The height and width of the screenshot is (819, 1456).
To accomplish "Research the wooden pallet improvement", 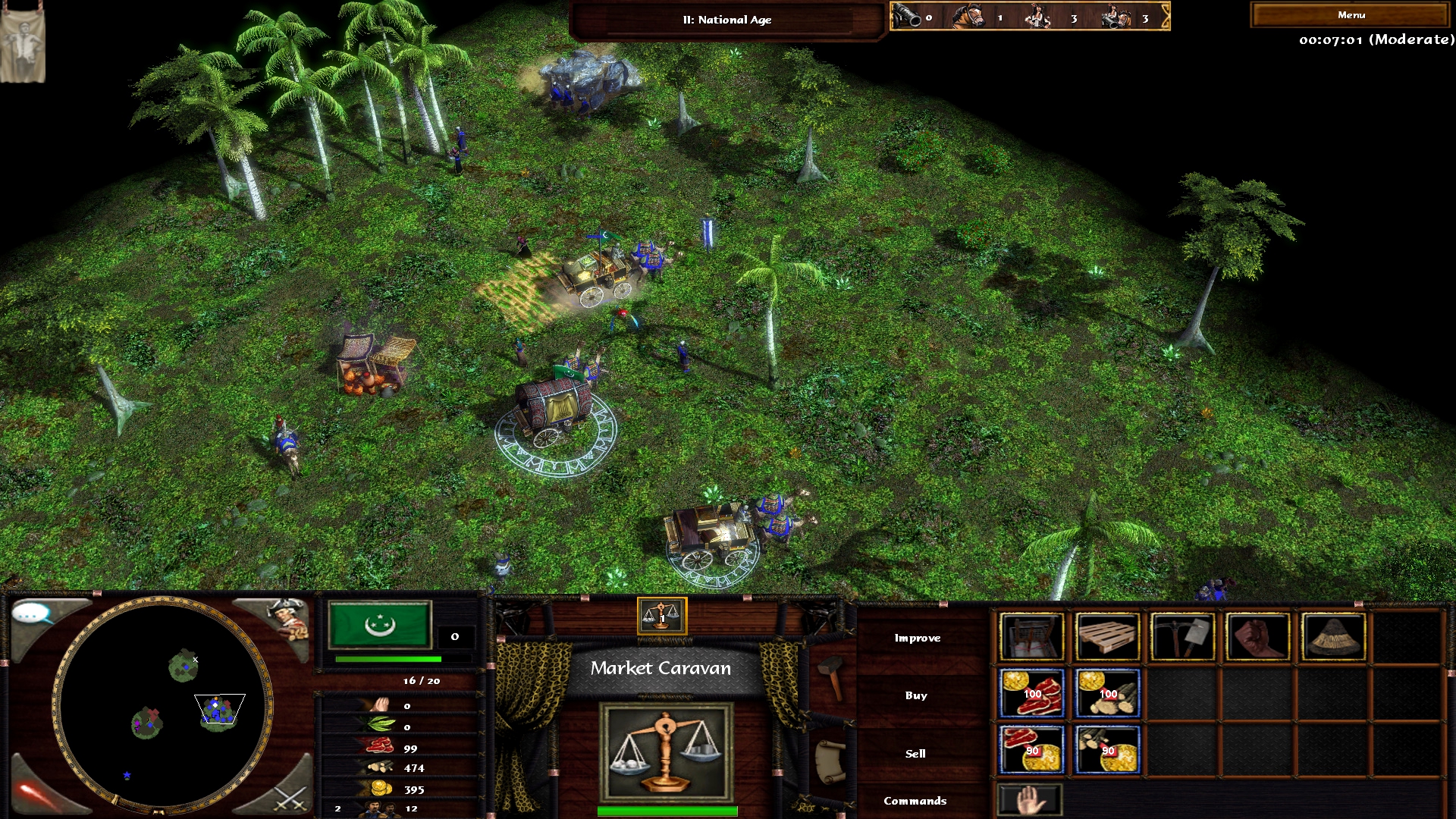I will tap(1107, 637).
